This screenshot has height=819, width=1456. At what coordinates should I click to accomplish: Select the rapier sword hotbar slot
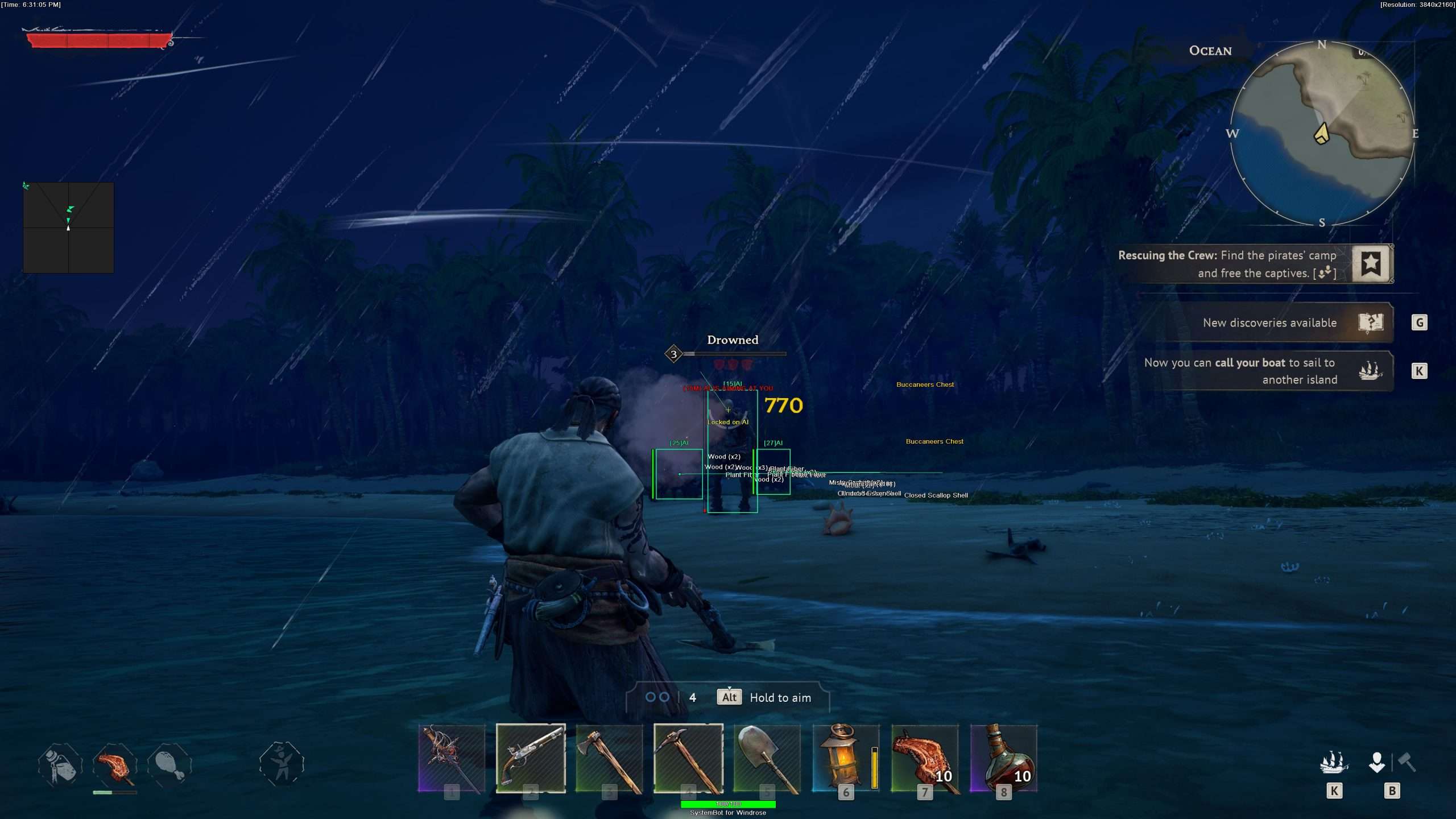452,758
